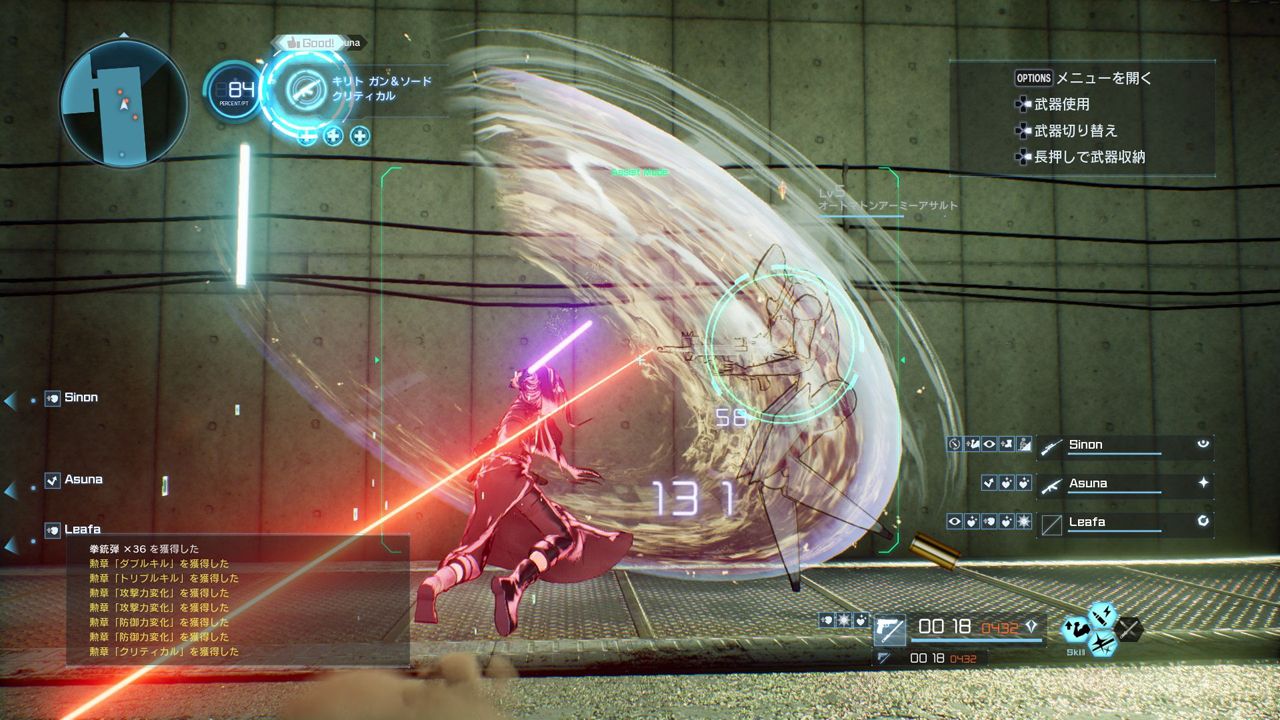The height and width of the screenshot is (720, 1280).
Task: Click the eye buff icon in Sinon's row
Action: tap(989, 444)
